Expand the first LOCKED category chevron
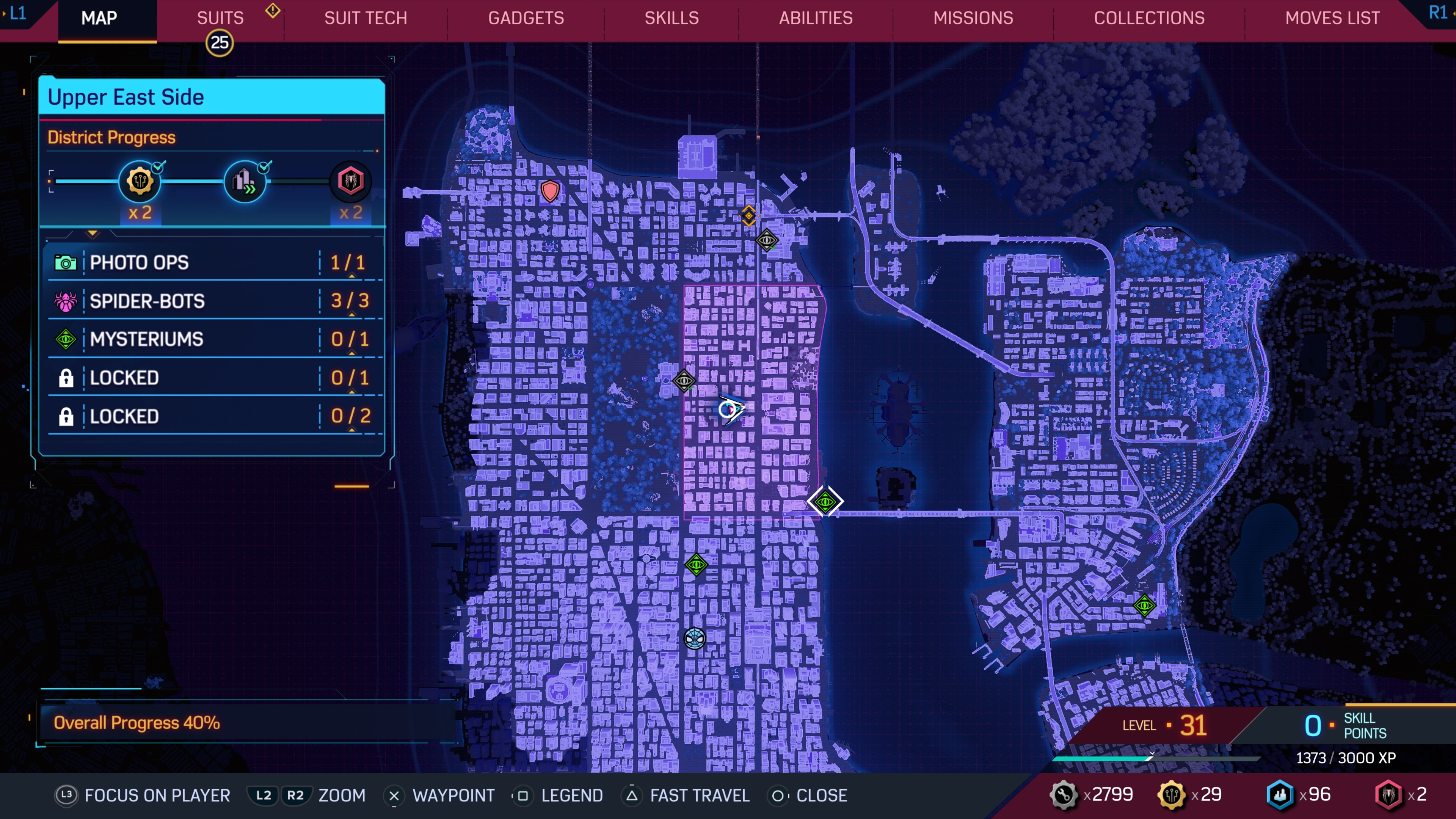This screenshot has width=1456, height=819. pos(351,392)
